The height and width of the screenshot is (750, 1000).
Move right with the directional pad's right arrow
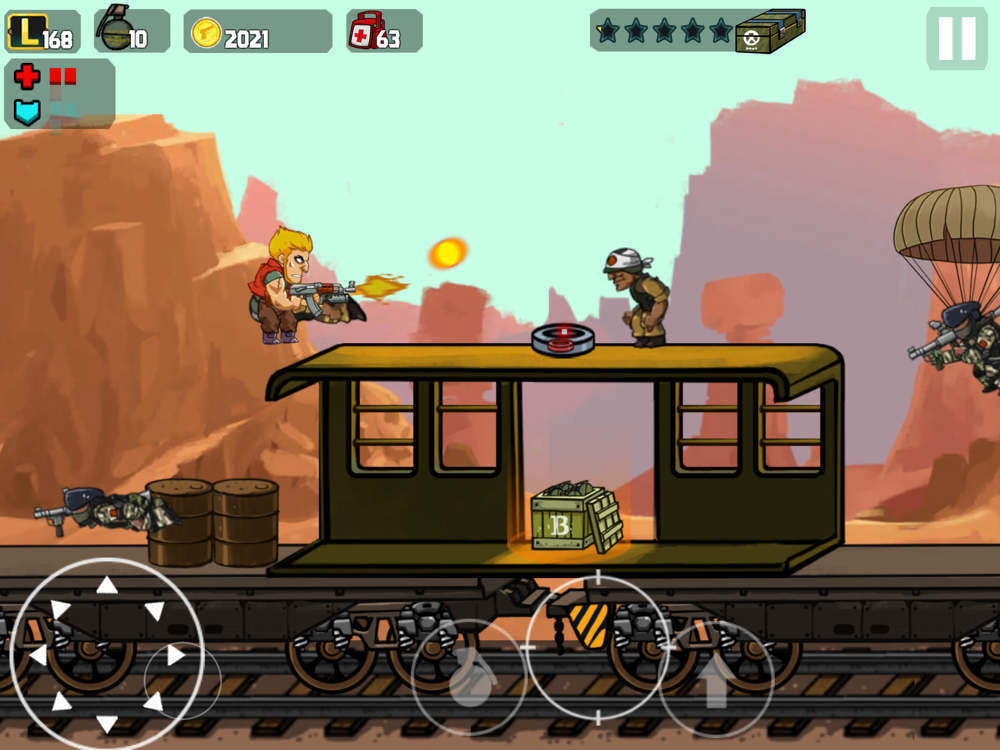176,656
